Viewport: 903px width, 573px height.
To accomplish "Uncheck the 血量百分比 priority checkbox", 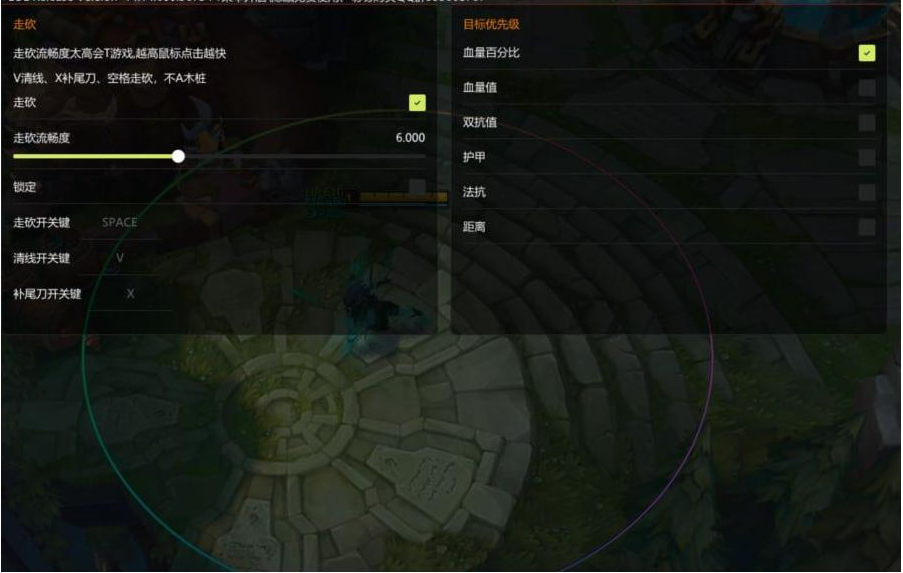I will click(x=866, y=52).
